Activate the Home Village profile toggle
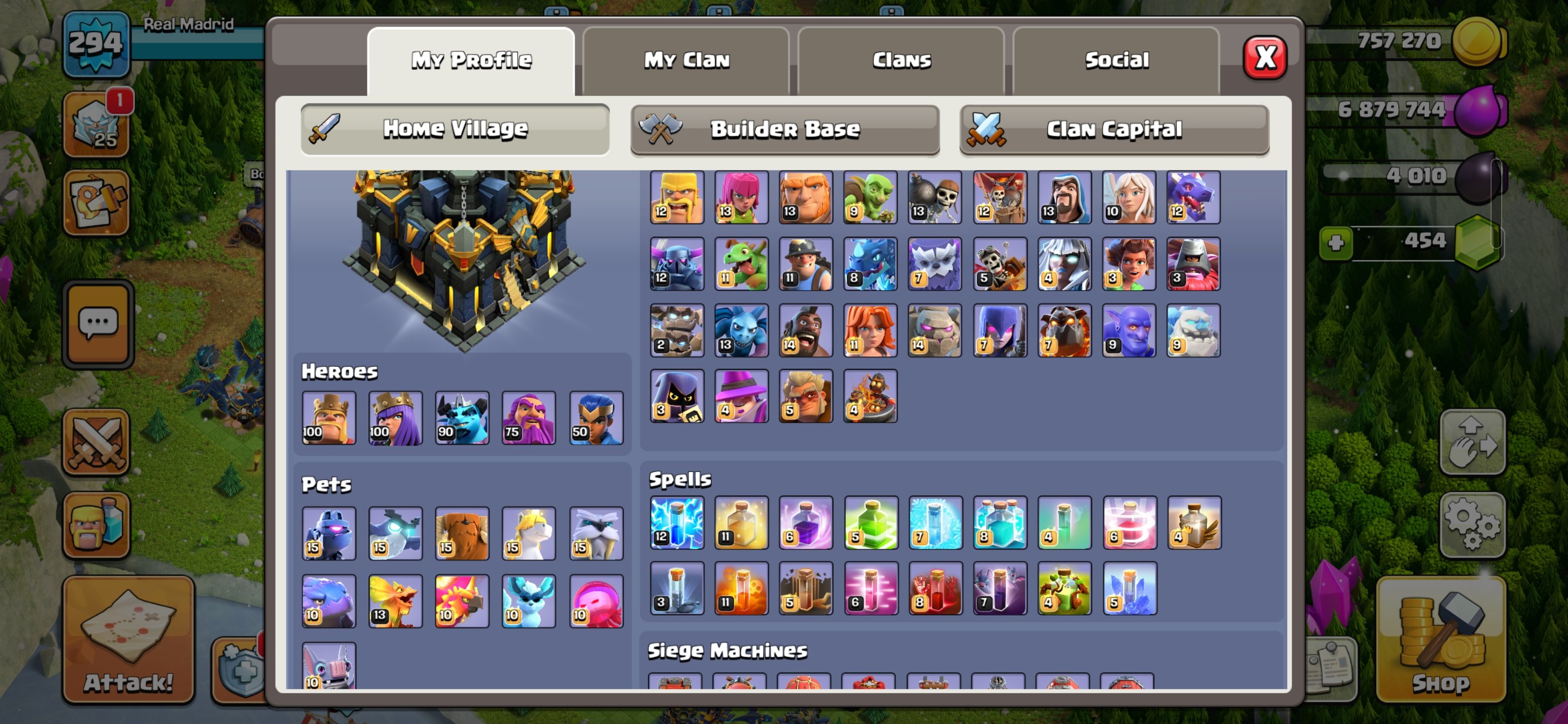 [455, 129]
